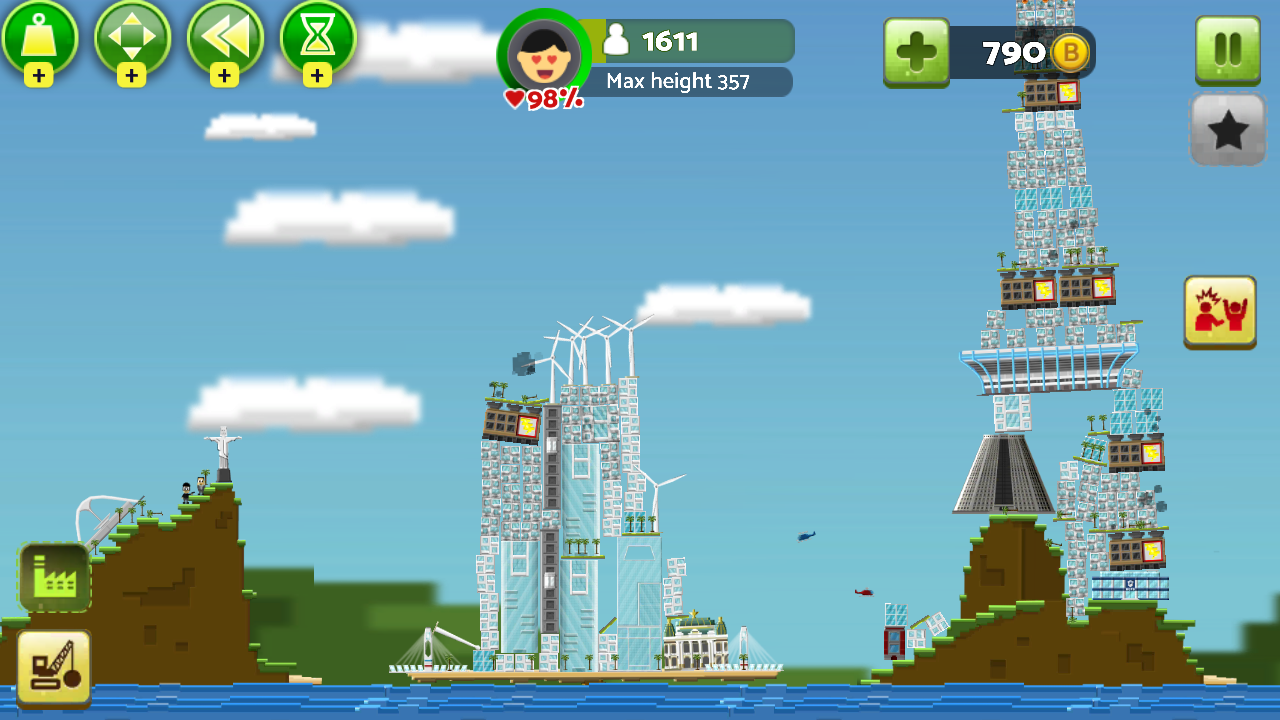Screen dimensions: 1280x720
Task: Open the factory production menu
Action: [x=55, y=578]
